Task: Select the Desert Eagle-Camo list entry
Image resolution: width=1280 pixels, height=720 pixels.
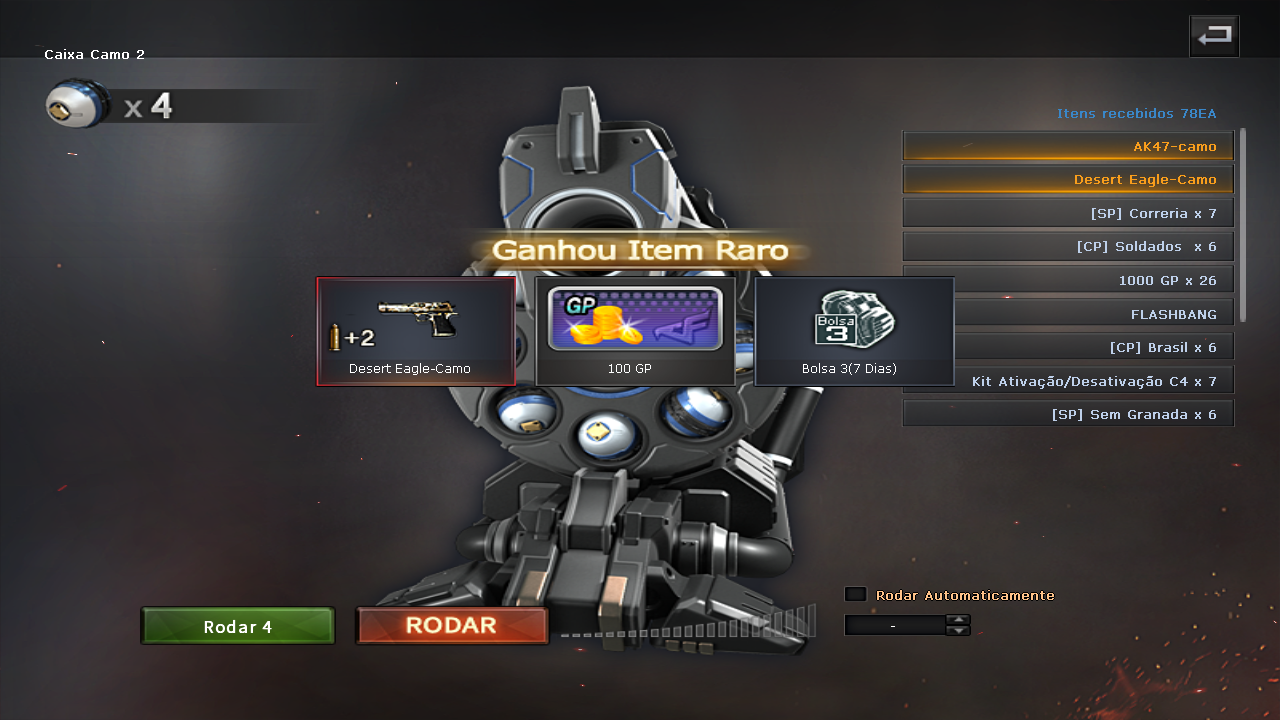Action: click(1068, 179)
